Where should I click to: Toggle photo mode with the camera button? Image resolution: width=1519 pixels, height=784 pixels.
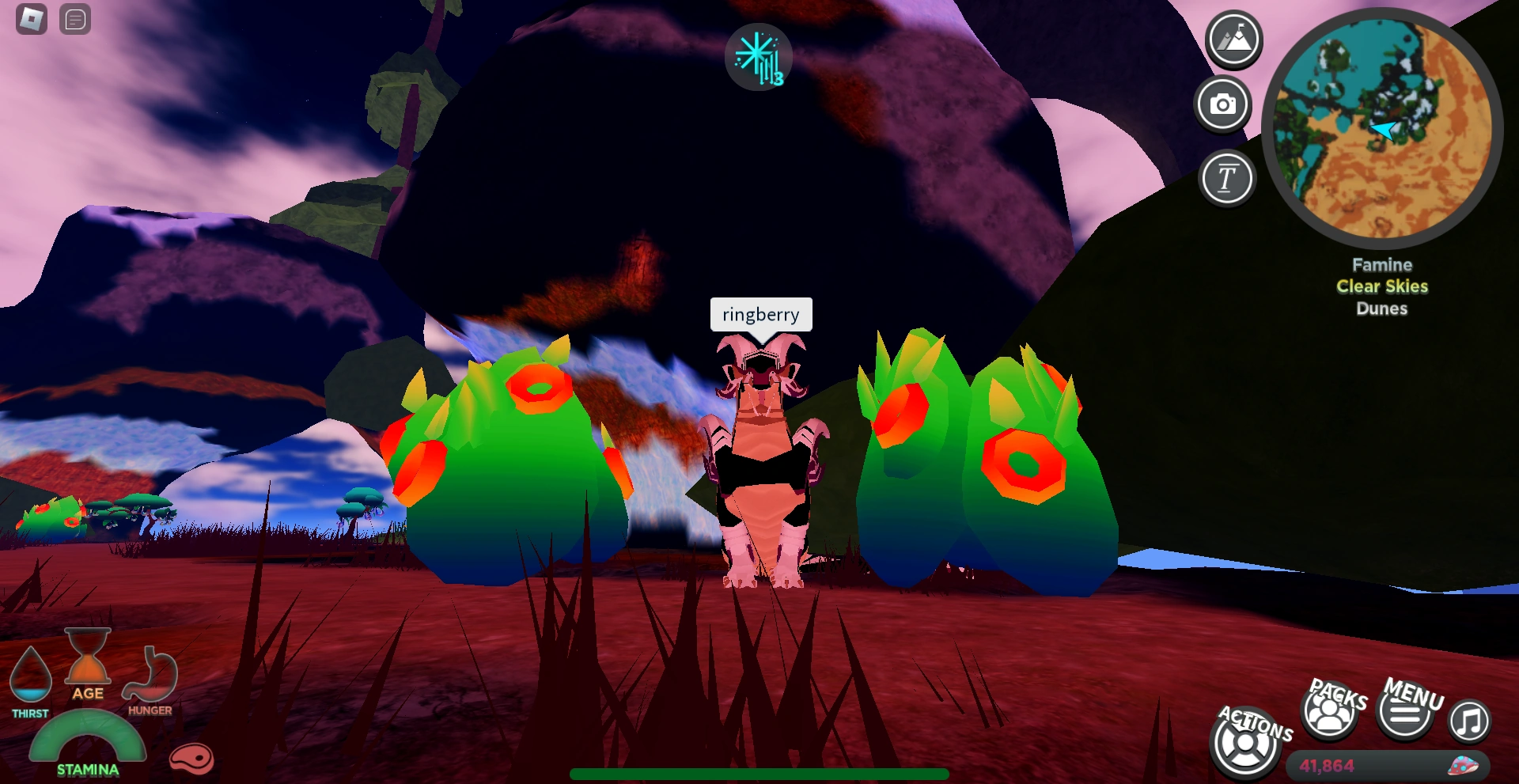point(1225,104)
